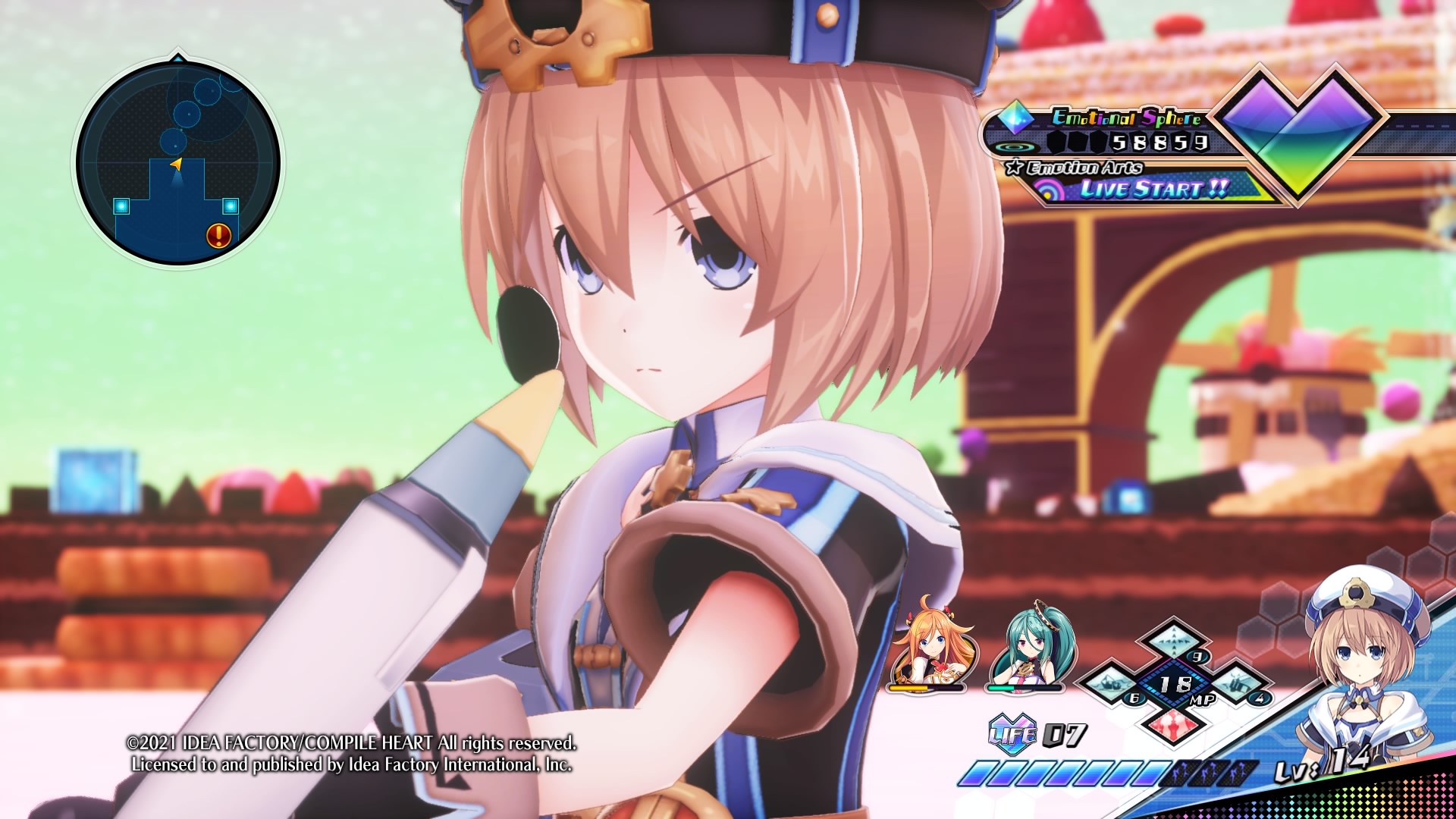Open the circular radar minimap
This screenshot has height=819, width=1456.
point(178,163)
